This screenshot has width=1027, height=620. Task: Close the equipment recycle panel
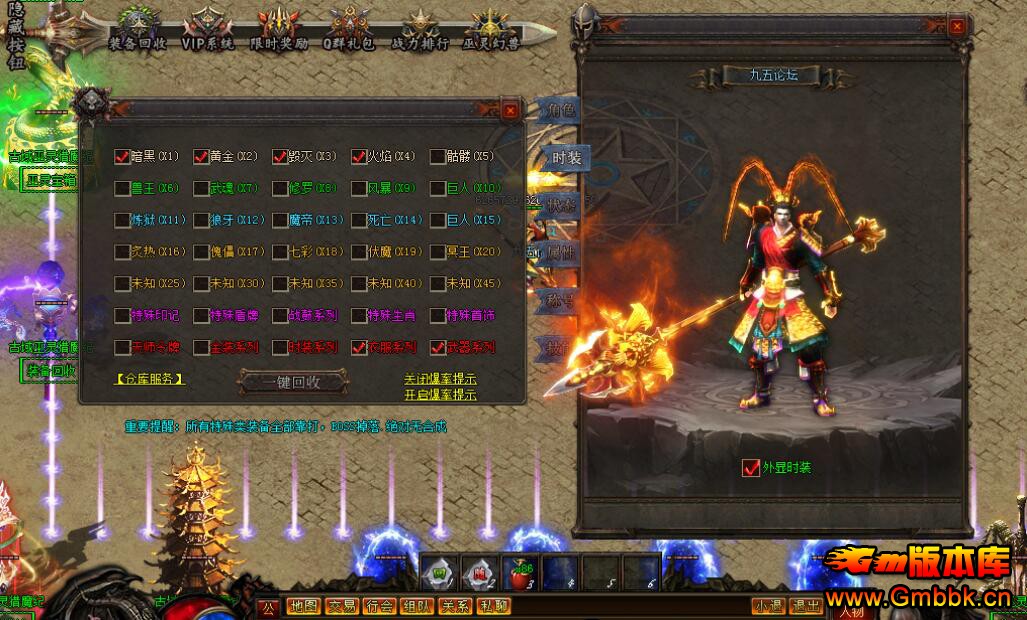pos(510,110)
